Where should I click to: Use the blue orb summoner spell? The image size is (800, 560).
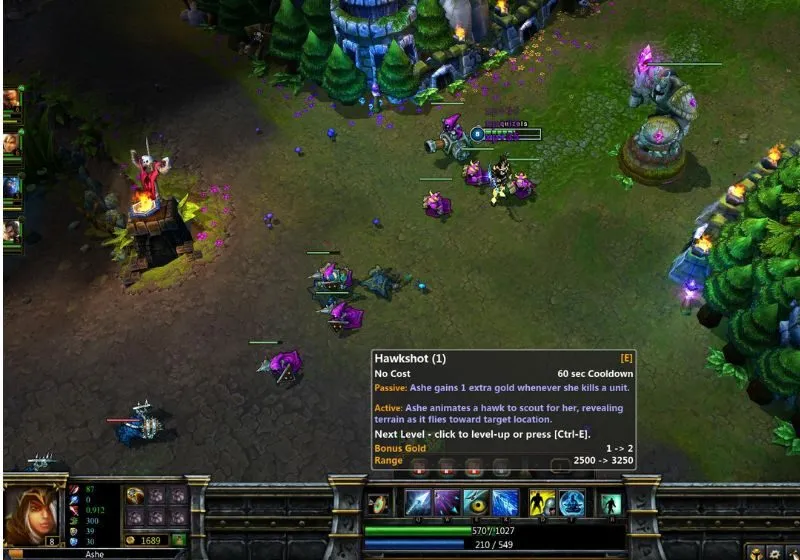571,503
